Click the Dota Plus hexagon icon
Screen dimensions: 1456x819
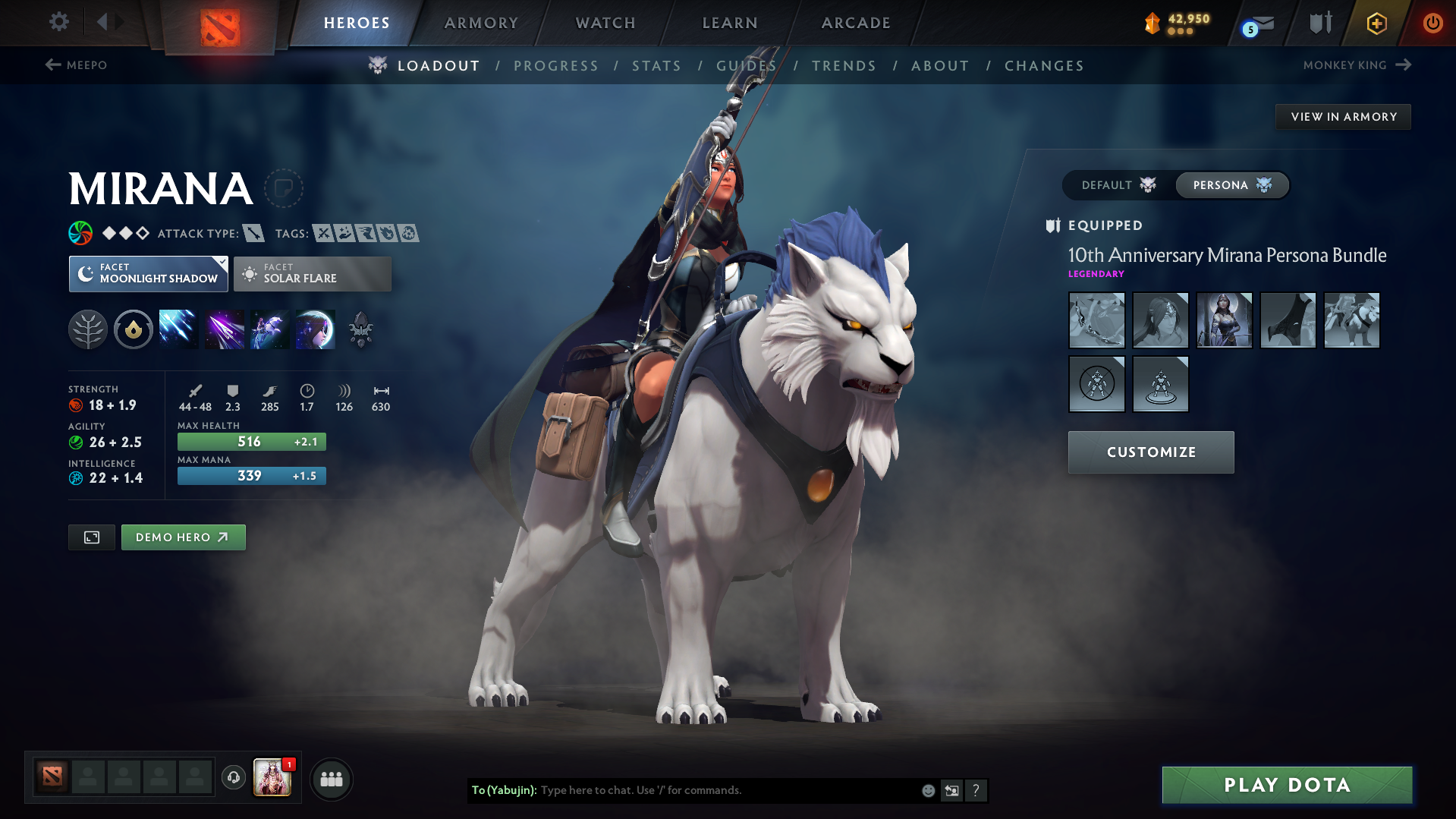point(1376,23)
